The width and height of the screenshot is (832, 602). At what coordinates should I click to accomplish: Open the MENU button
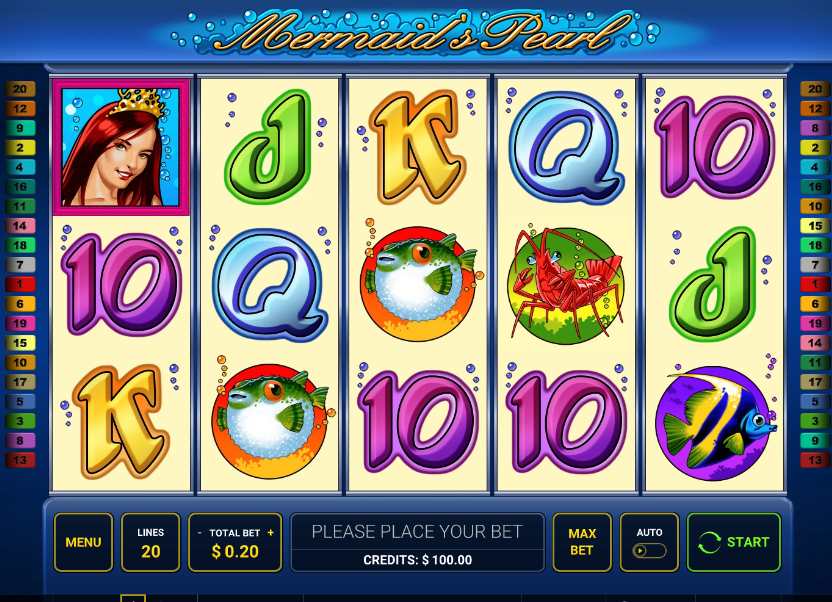pyautogui.click(x=83, y=542)
